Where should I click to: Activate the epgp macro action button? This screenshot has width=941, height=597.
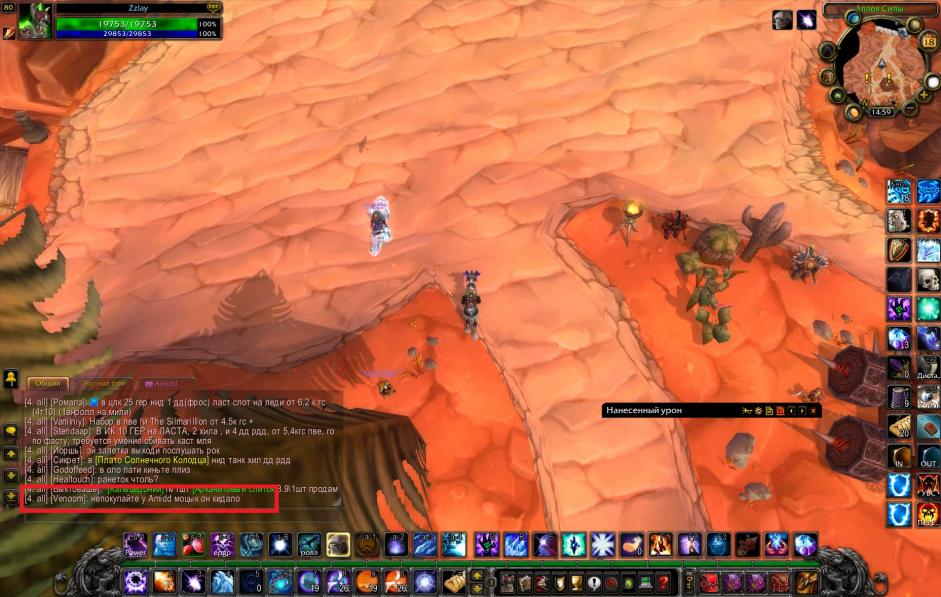(x=221, y=545)
